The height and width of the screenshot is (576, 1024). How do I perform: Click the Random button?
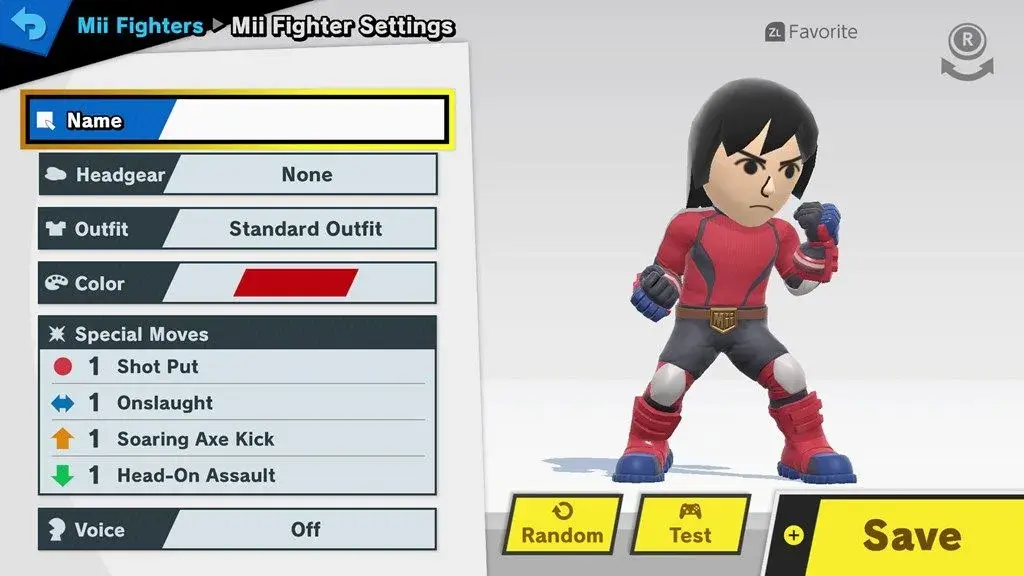point(562,524)
